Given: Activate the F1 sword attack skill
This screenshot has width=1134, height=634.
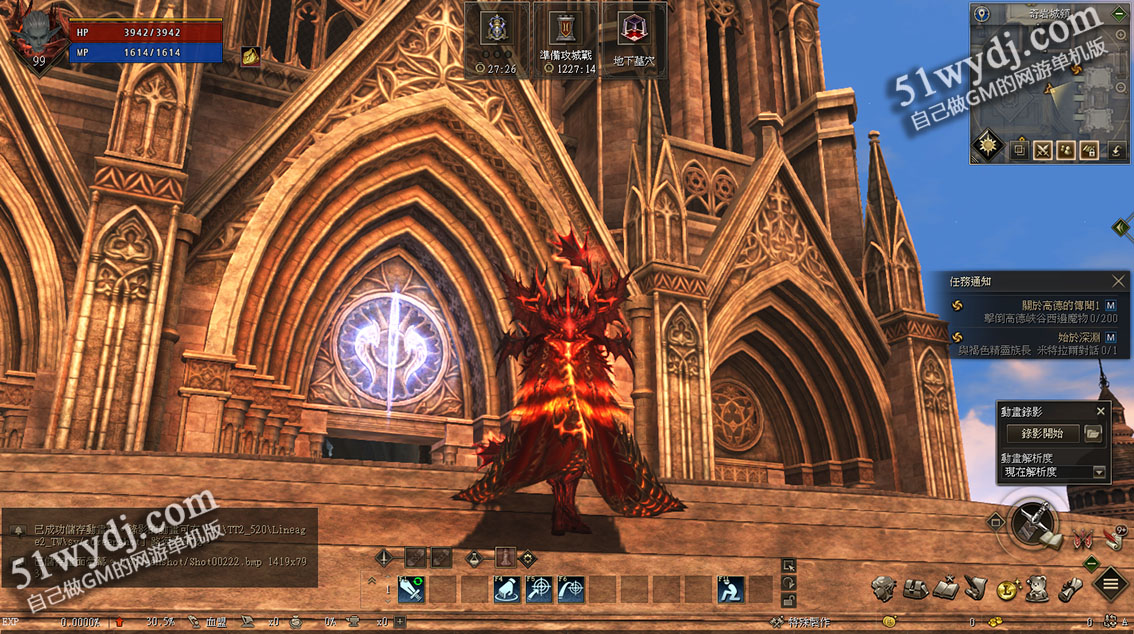Looking at the screenshot, I should [411, 590].
